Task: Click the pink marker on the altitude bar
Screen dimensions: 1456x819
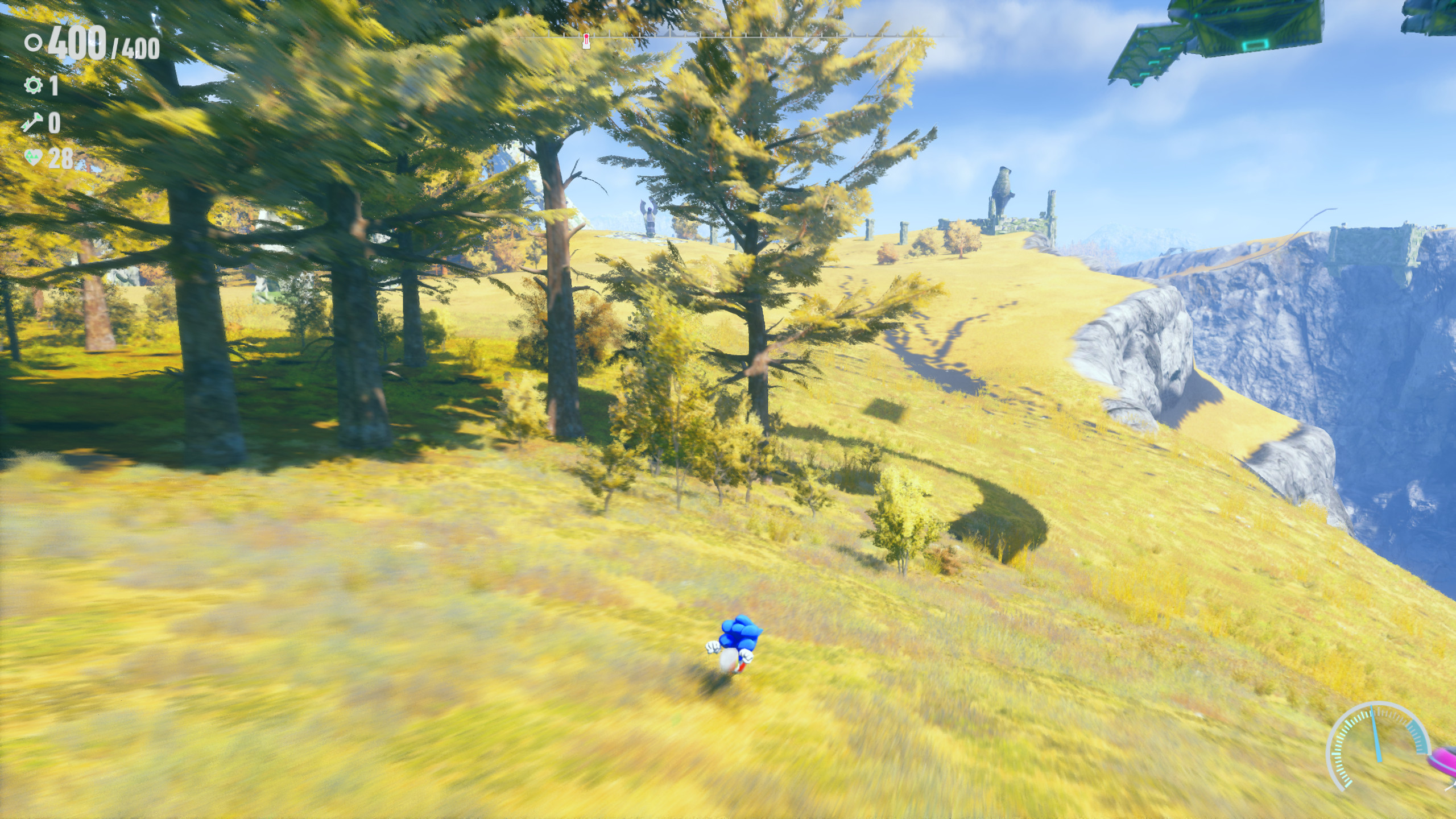Action: coord(585,42)
